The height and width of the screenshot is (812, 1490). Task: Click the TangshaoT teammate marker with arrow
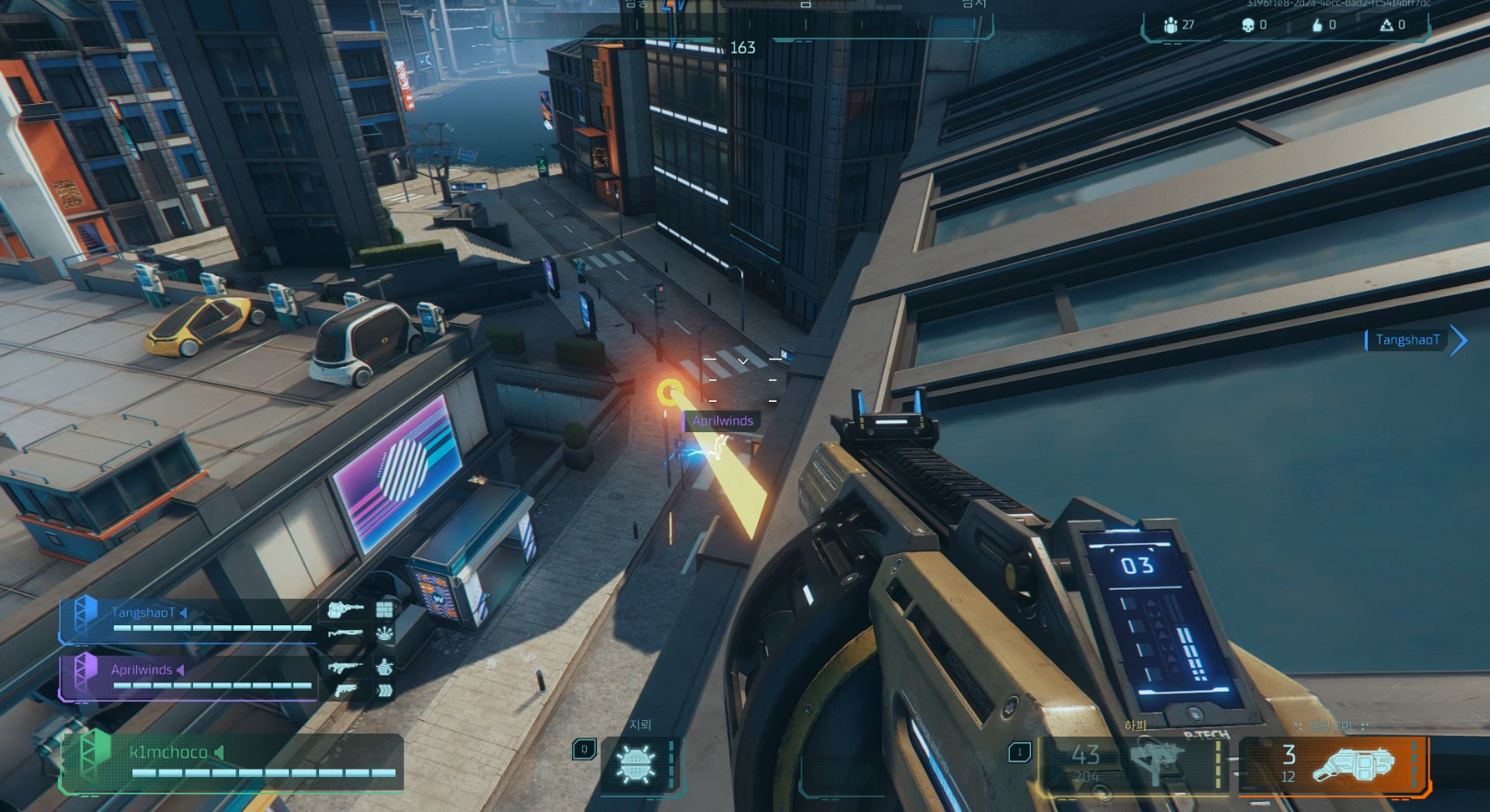click(1415, 340)
